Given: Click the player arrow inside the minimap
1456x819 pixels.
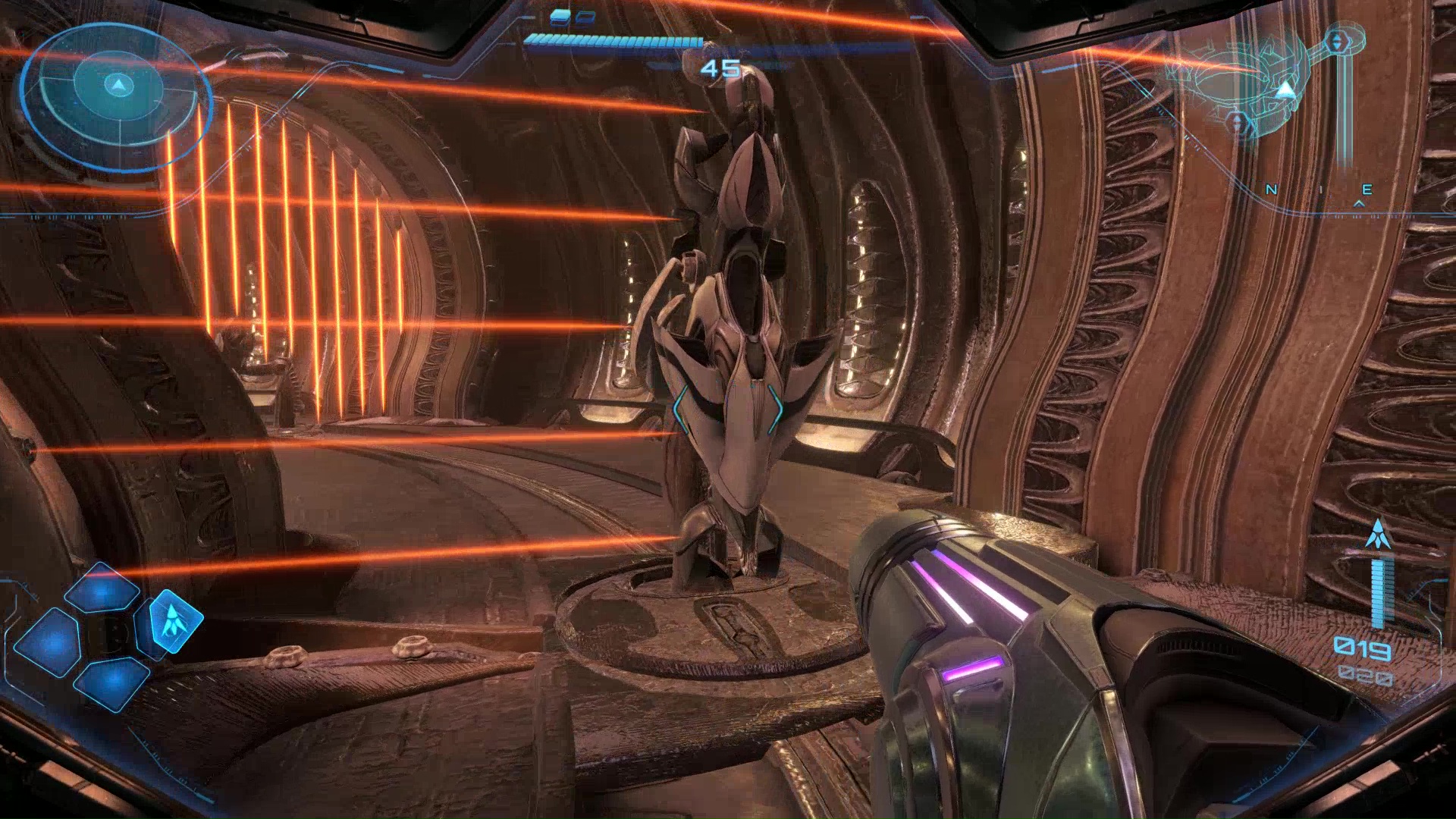Looking at the screenshot, I should (x=1285, y=89).
